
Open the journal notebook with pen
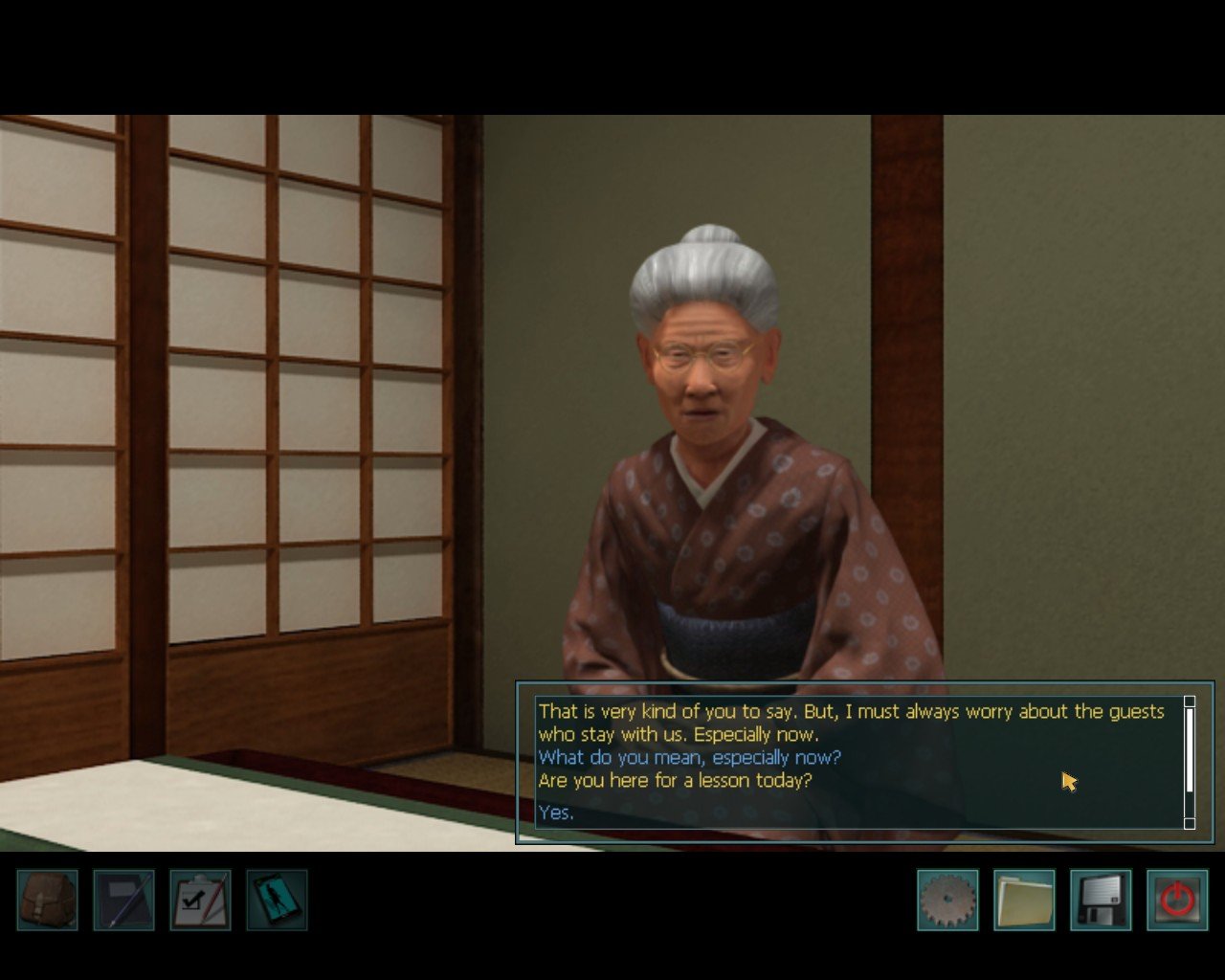pos(123,900)
